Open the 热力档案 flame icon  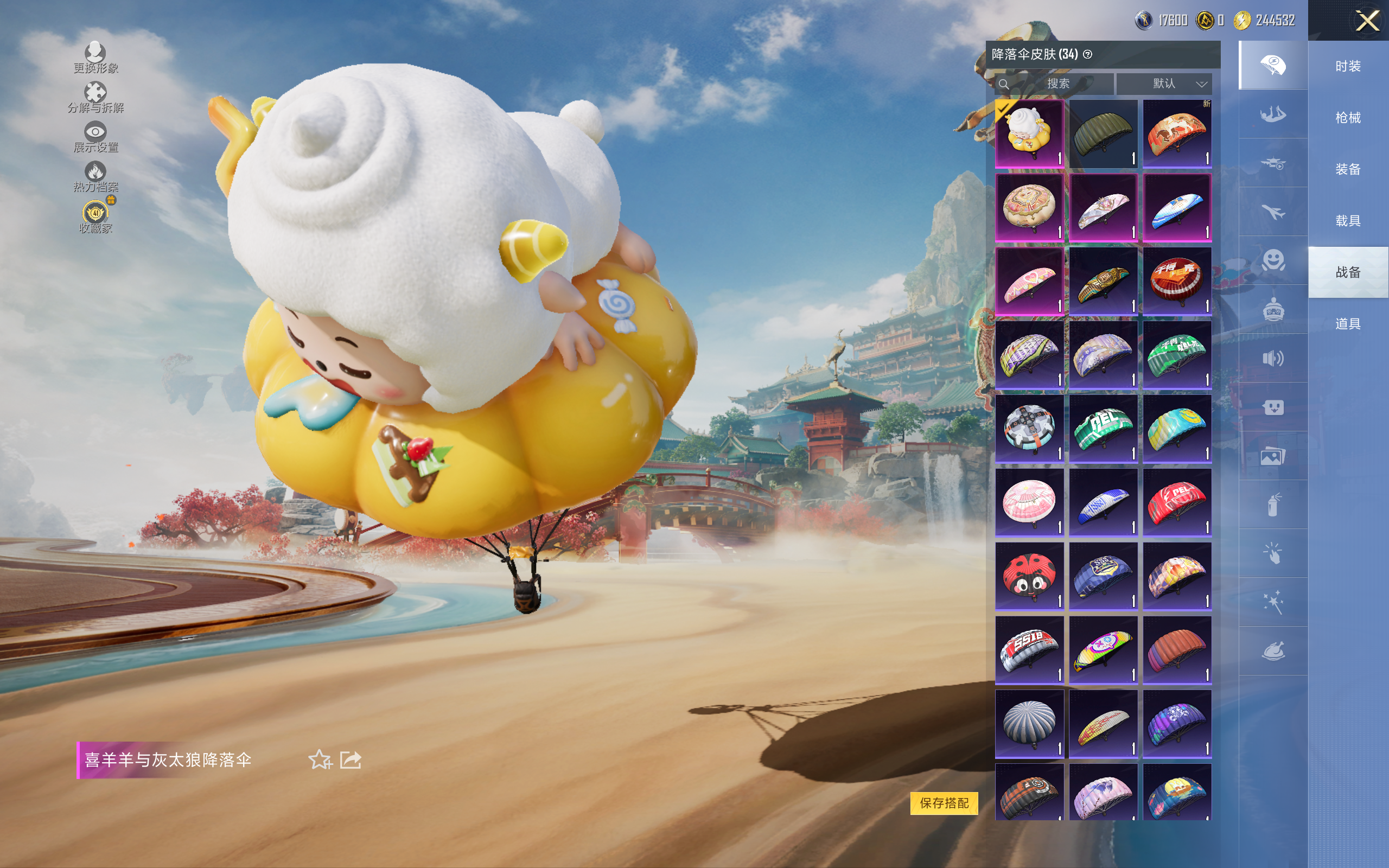pos(95,176)
